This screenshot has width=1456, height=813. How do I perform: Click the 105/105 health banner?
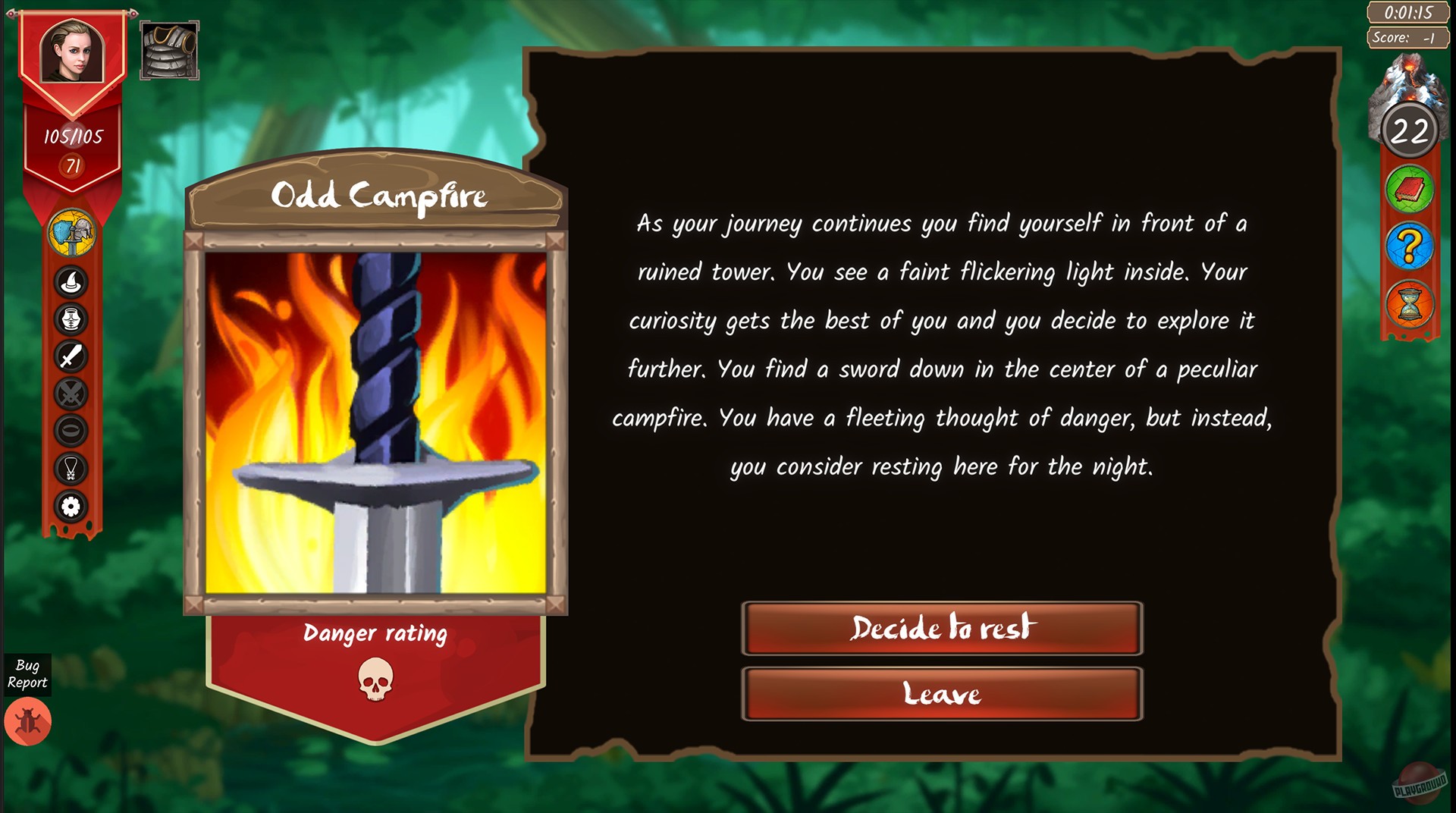coord(72,134)
